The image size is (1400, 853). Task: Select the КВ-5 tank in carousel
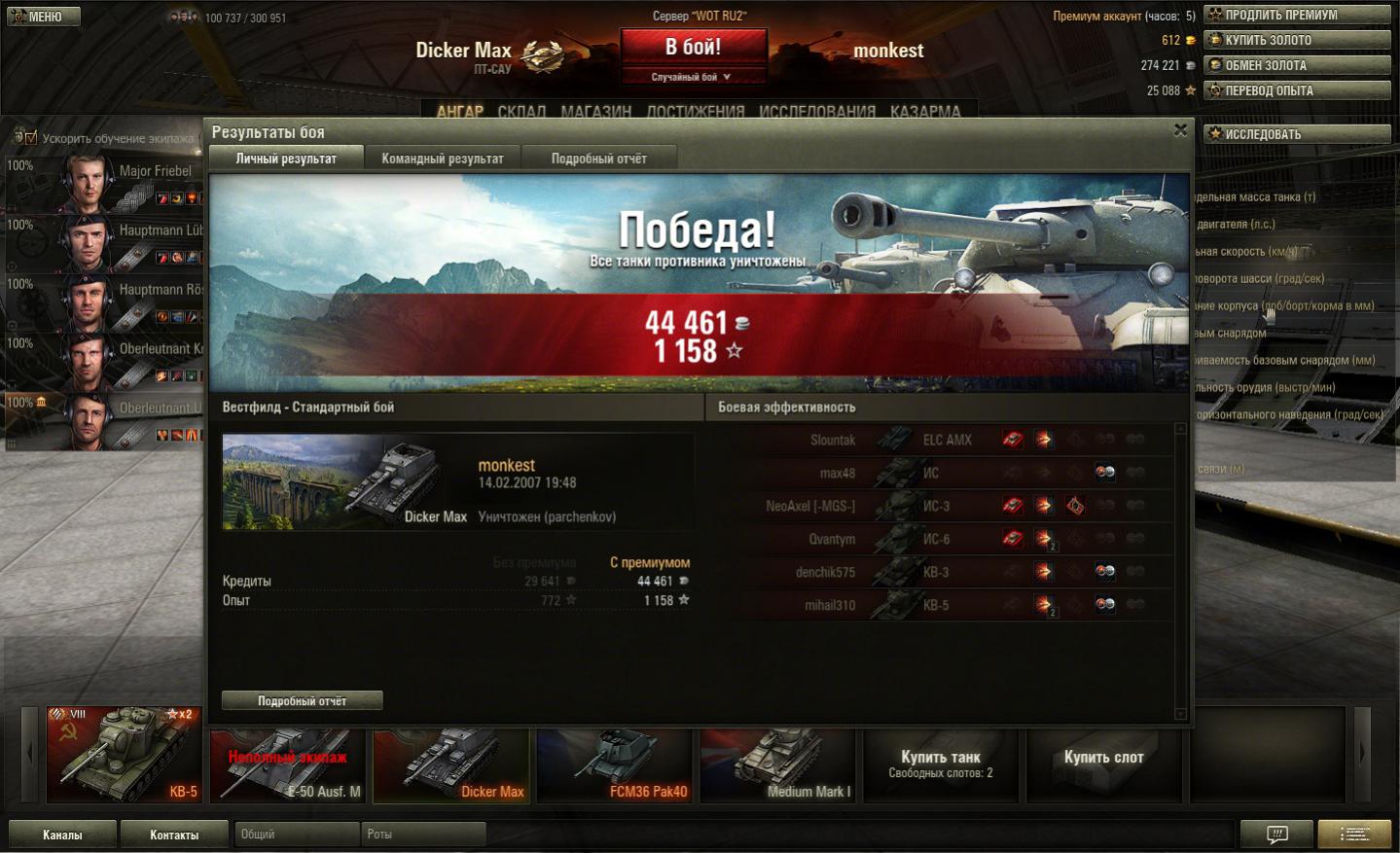(x=125, y=755)
